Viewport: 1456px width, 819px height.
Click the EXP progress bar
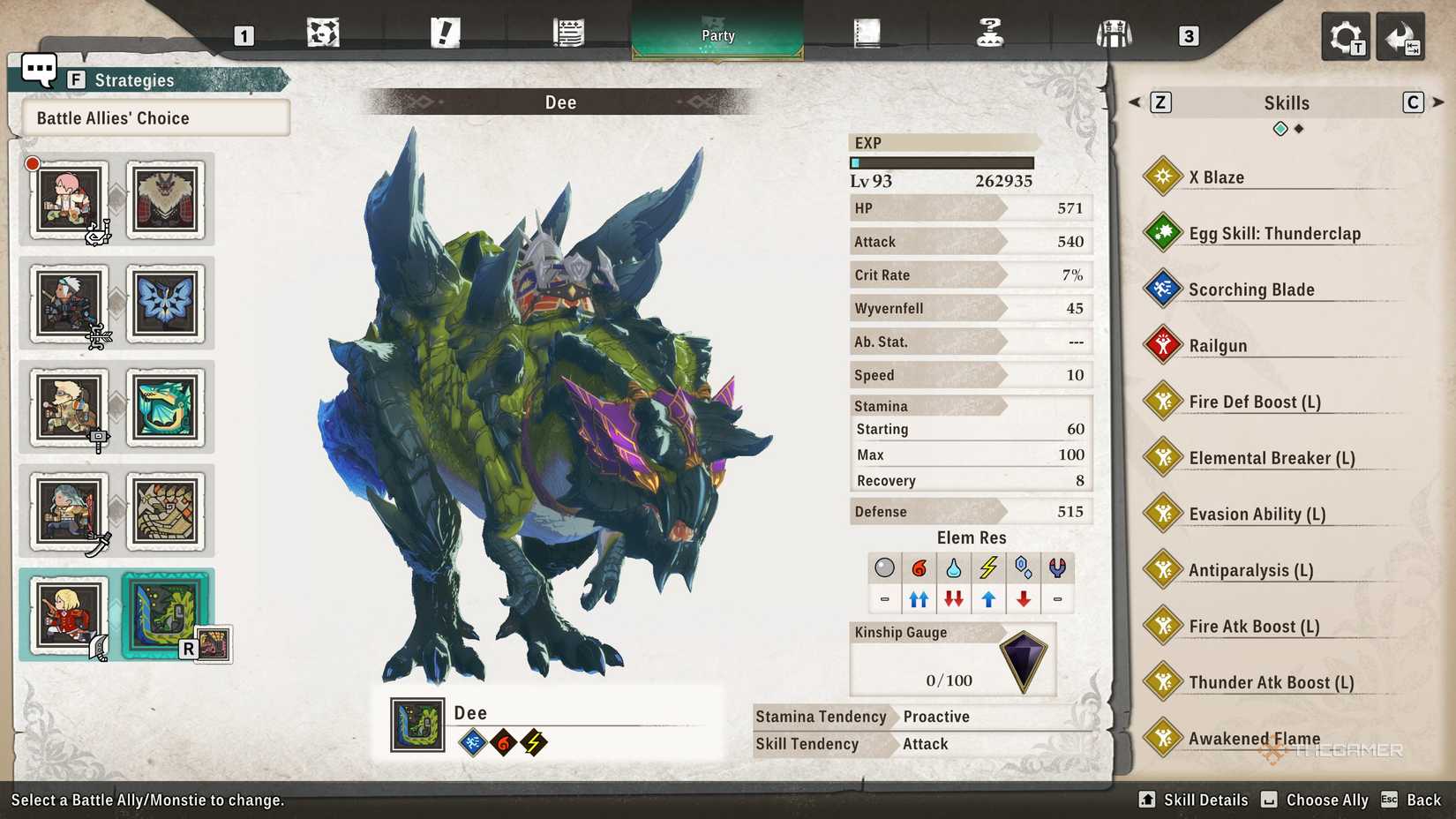[x=942, y=162]
